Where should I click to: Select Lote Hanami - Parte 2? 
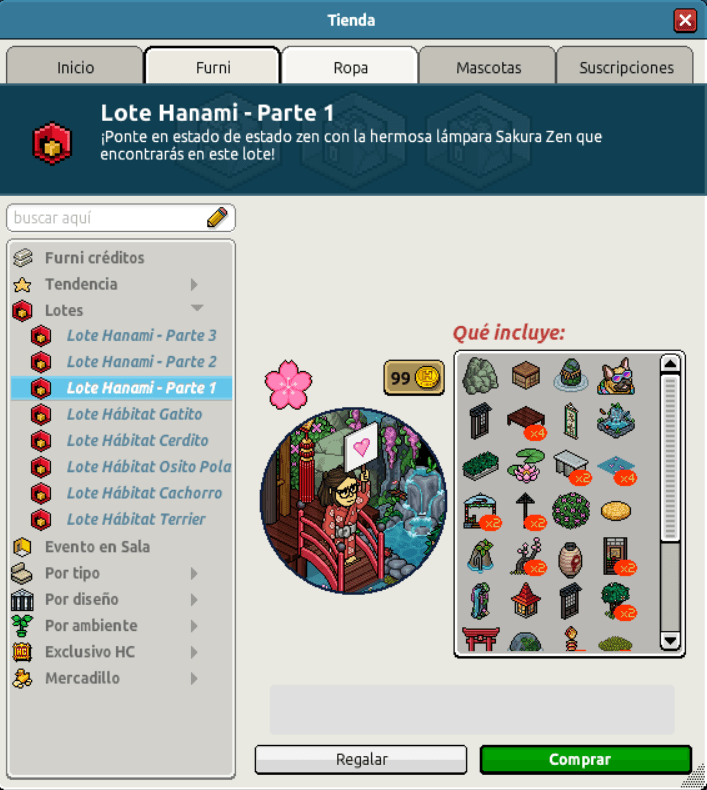(141, 361)
